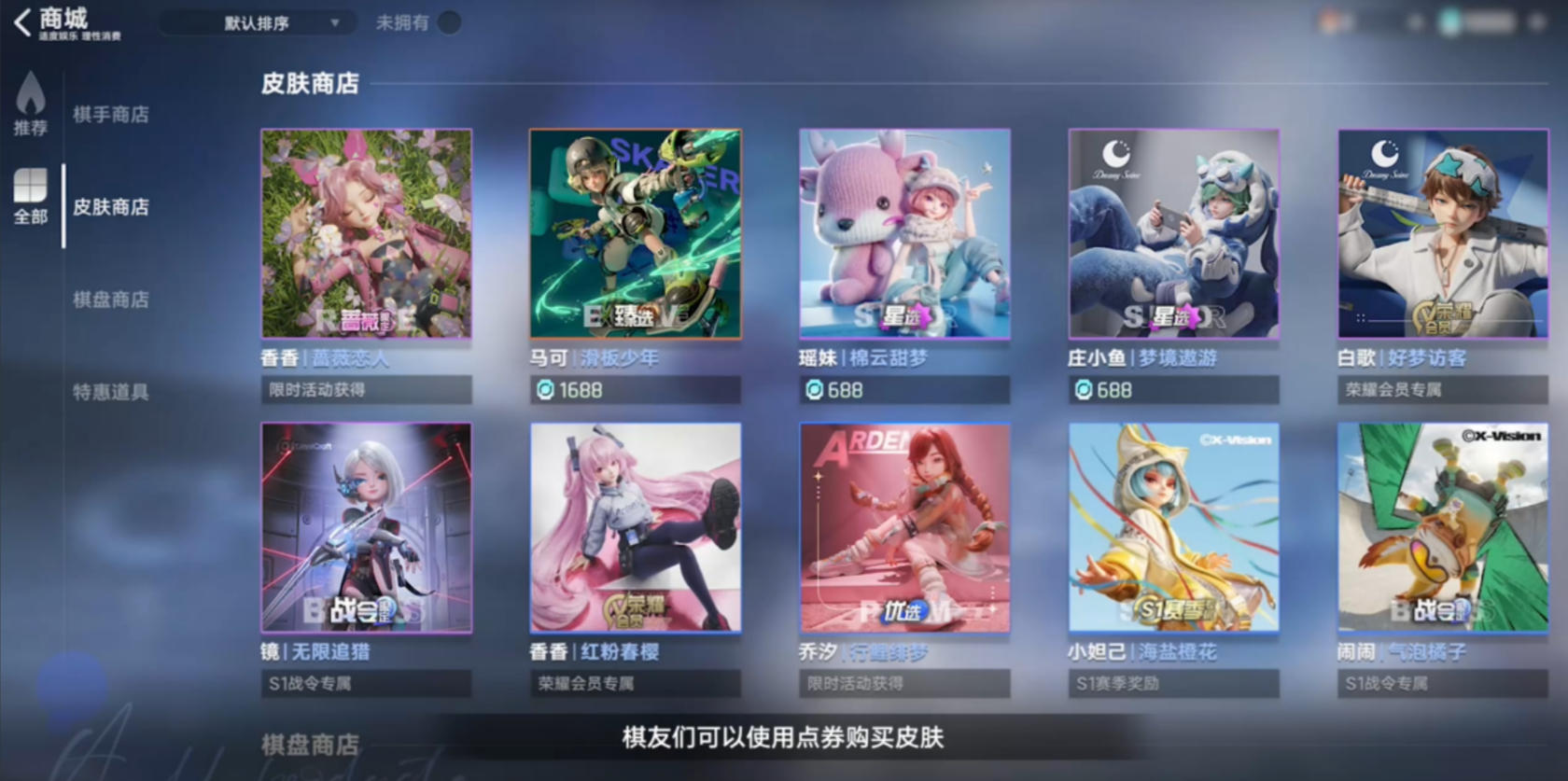The image size is (1568, 781).
Task: Open the 特惠道具 section
Action: [x=109, y=393]
